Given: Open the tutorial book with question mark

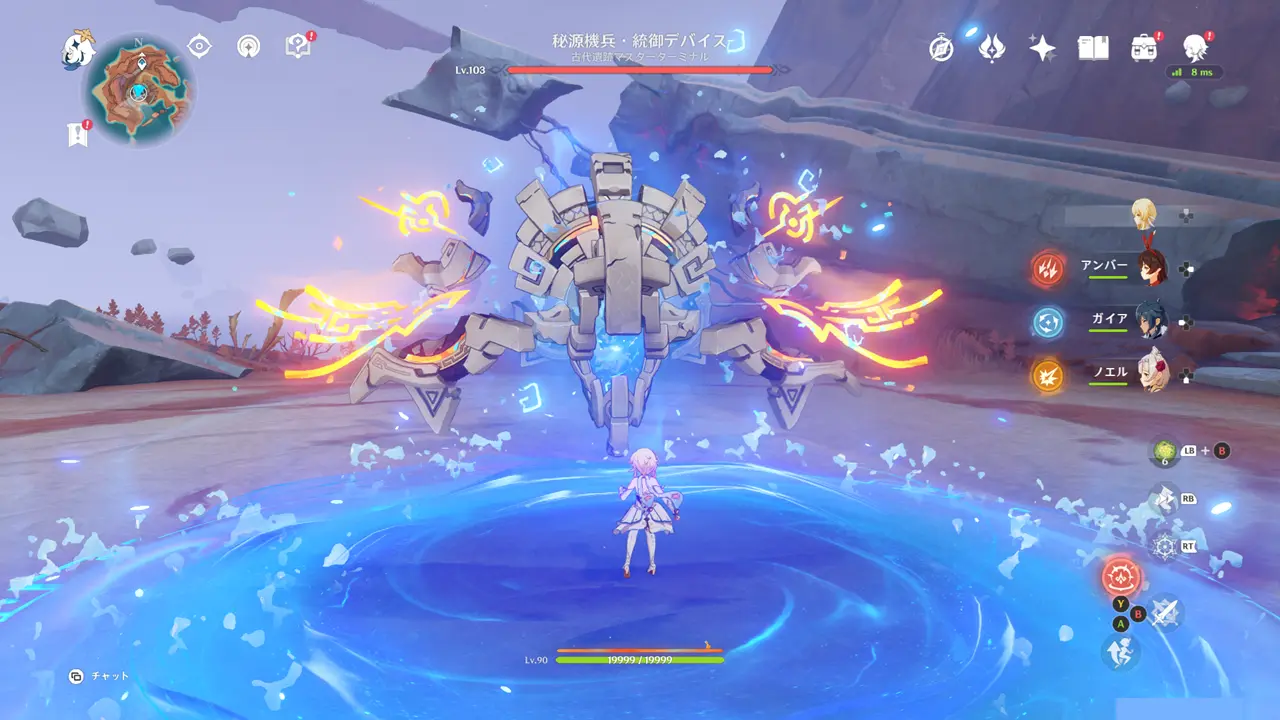Looking at the screenshot, I should click(297, 46).
